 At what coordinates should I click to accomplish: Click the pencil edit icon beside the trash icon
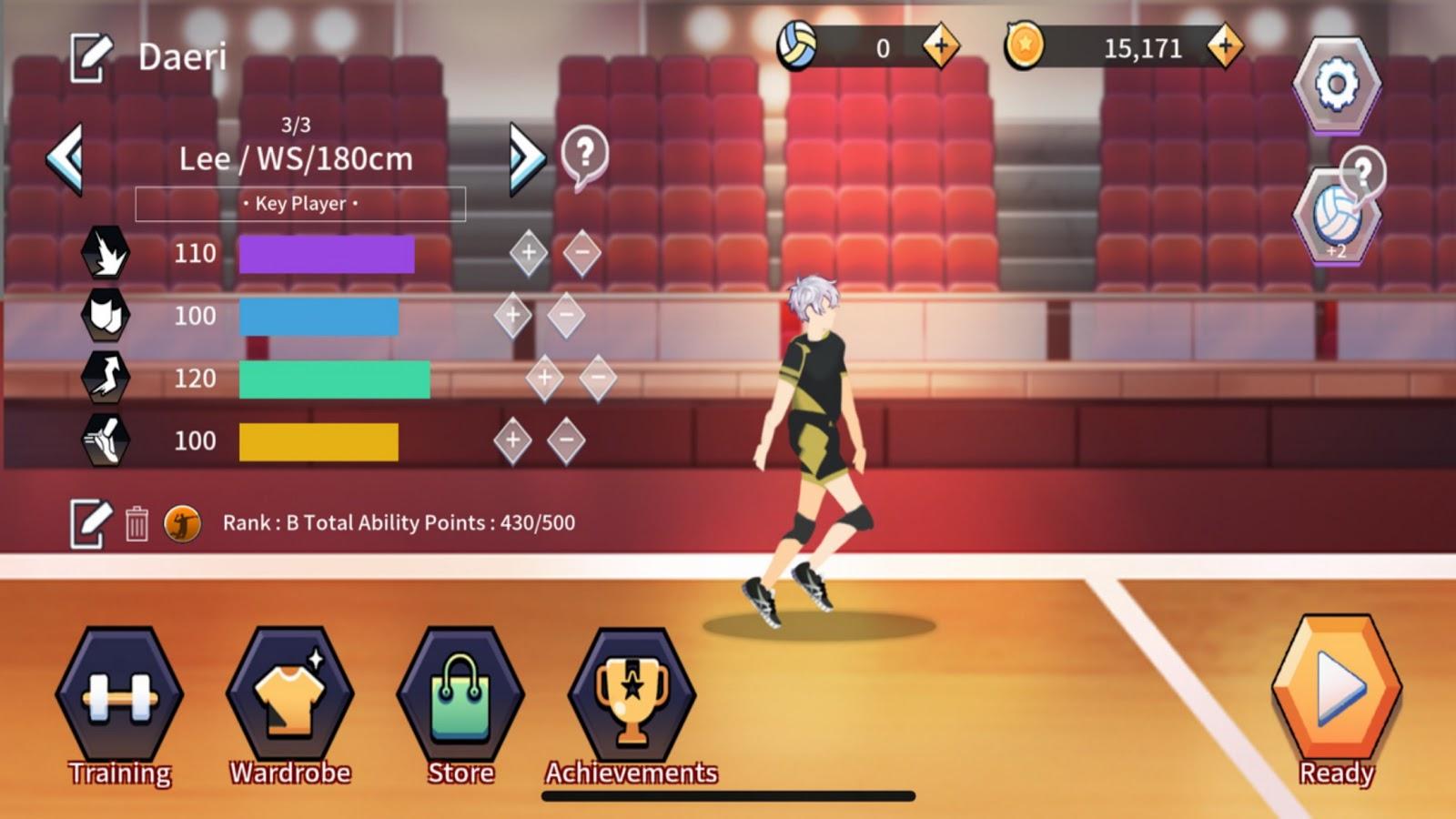[x=86, y=521]
